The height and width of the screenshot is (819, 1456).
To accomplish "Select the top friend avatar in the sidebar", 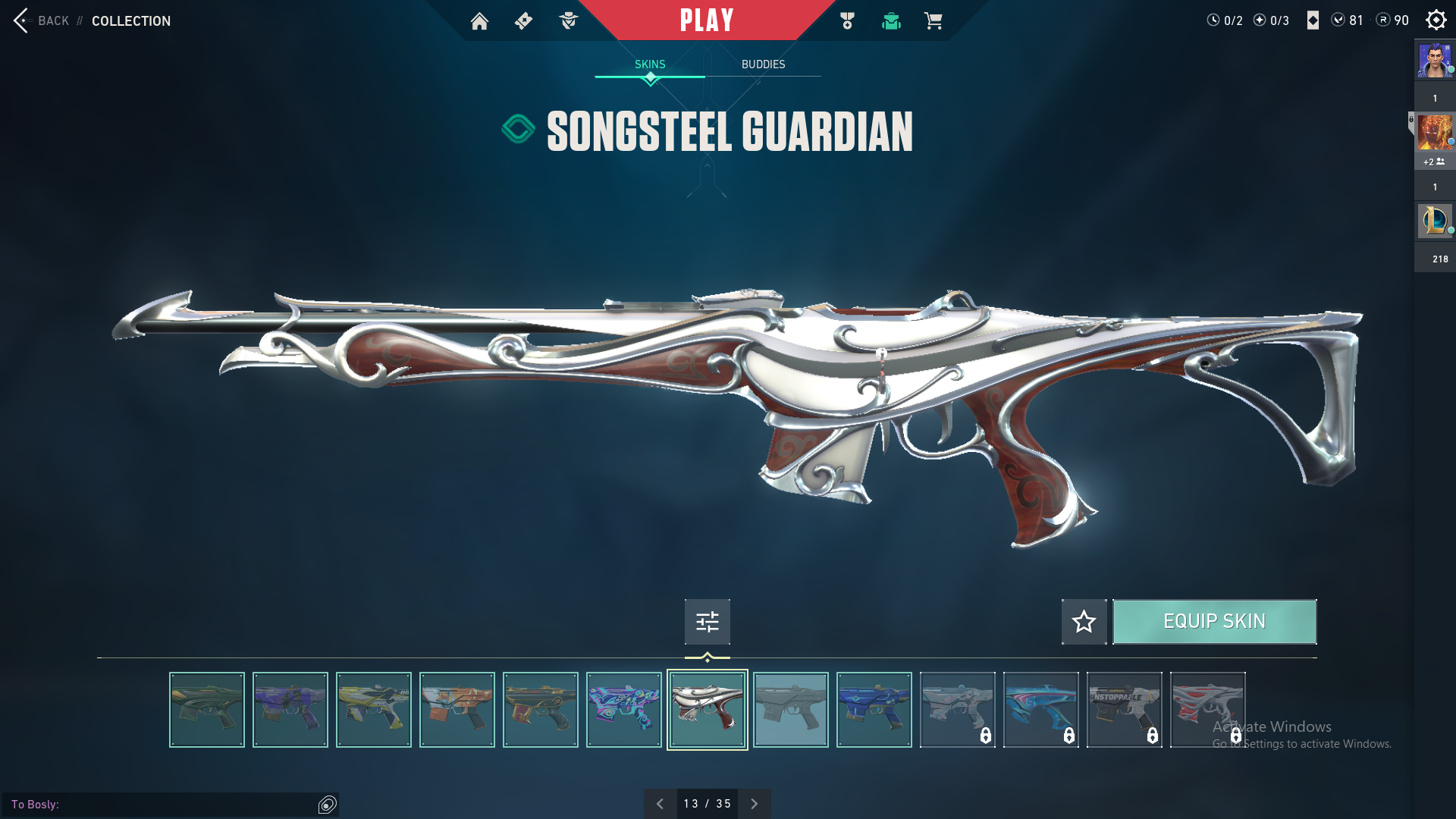I will 1435,61.
